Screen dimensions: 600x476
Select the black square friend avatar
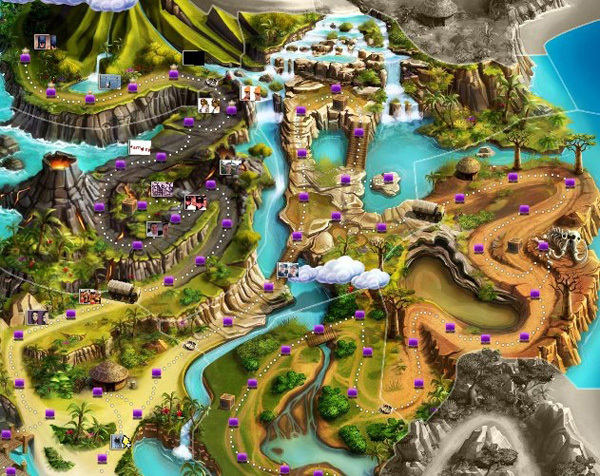tap(192, 57)
